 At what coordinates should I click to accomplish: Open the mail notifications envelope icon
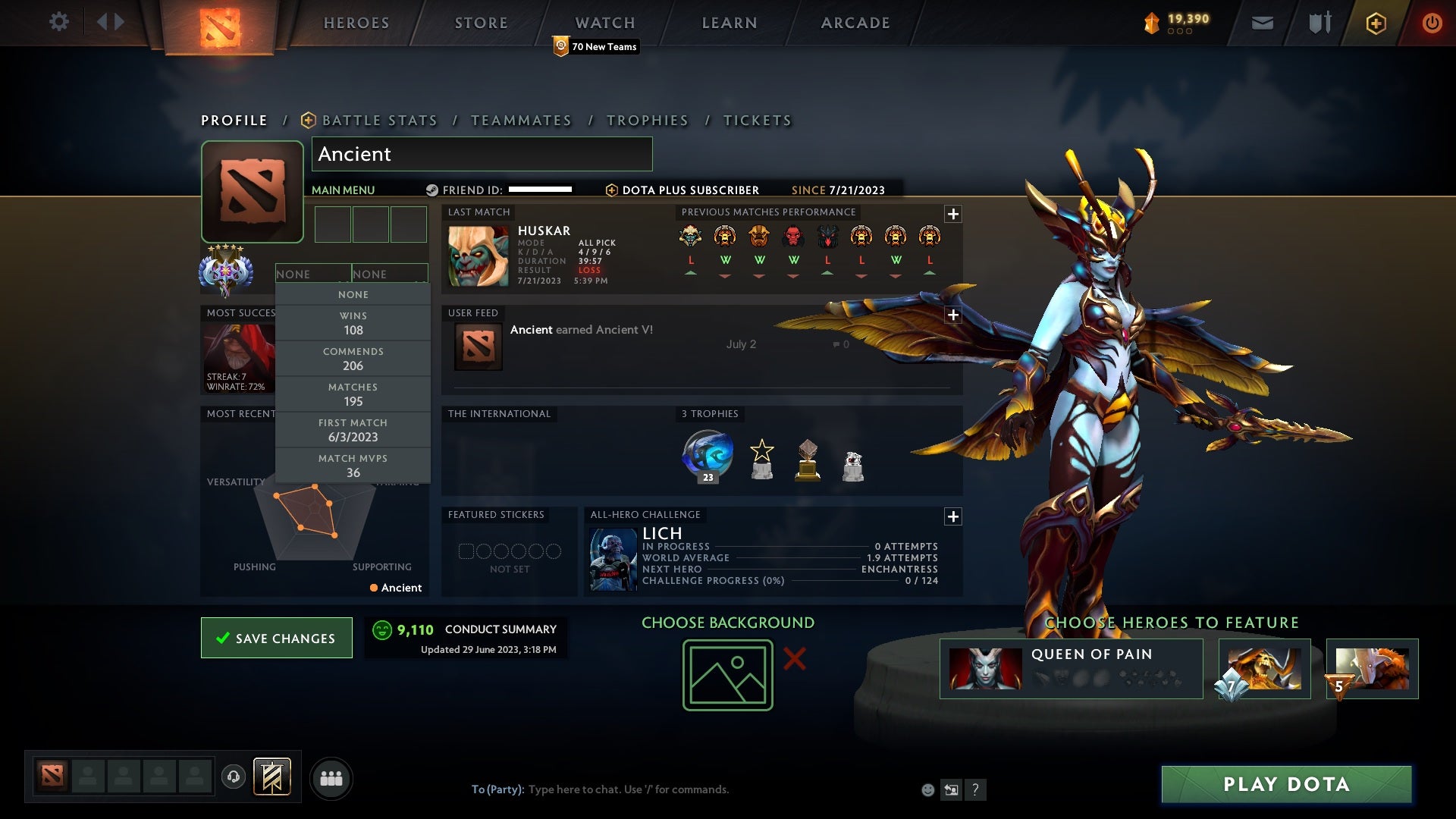(1263, 23)
